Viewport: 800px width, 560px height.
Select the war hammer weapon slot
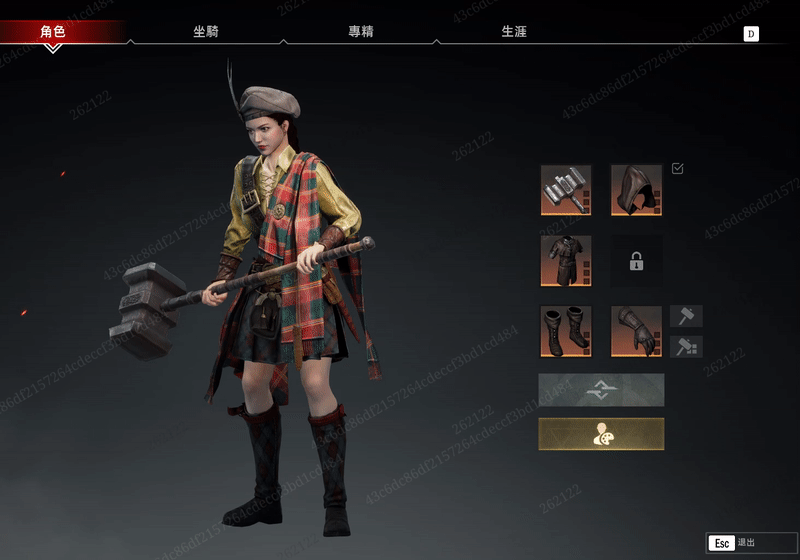[x=566, y=190]
